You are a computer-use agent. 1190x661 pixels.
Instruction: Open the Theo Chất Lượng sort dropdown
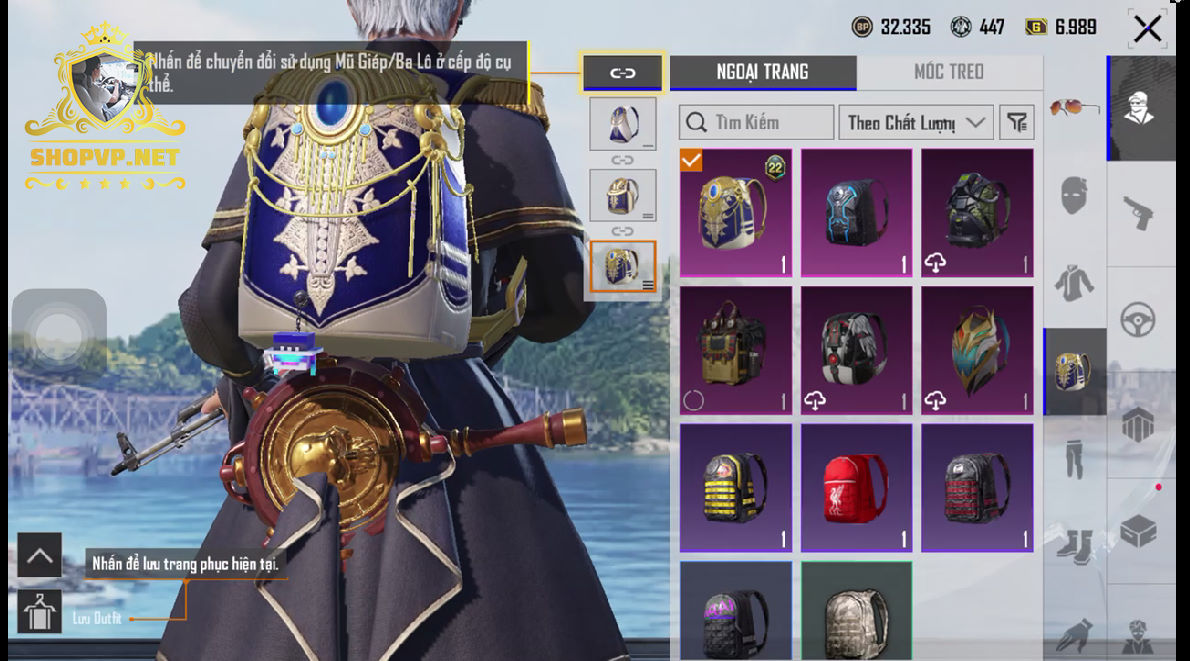coord(915,123)
